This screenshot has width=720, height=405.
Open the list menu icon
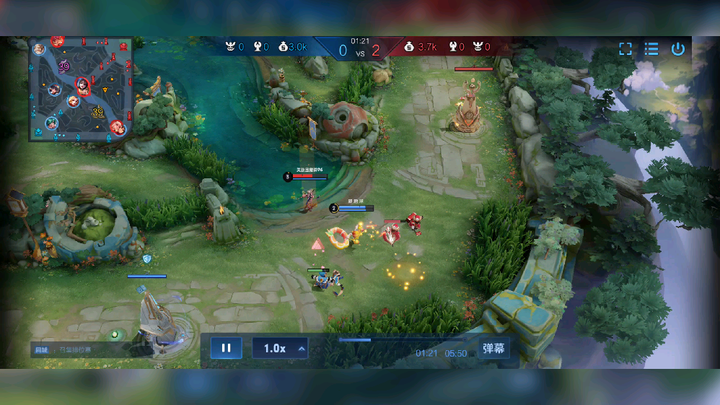point(651,48)
